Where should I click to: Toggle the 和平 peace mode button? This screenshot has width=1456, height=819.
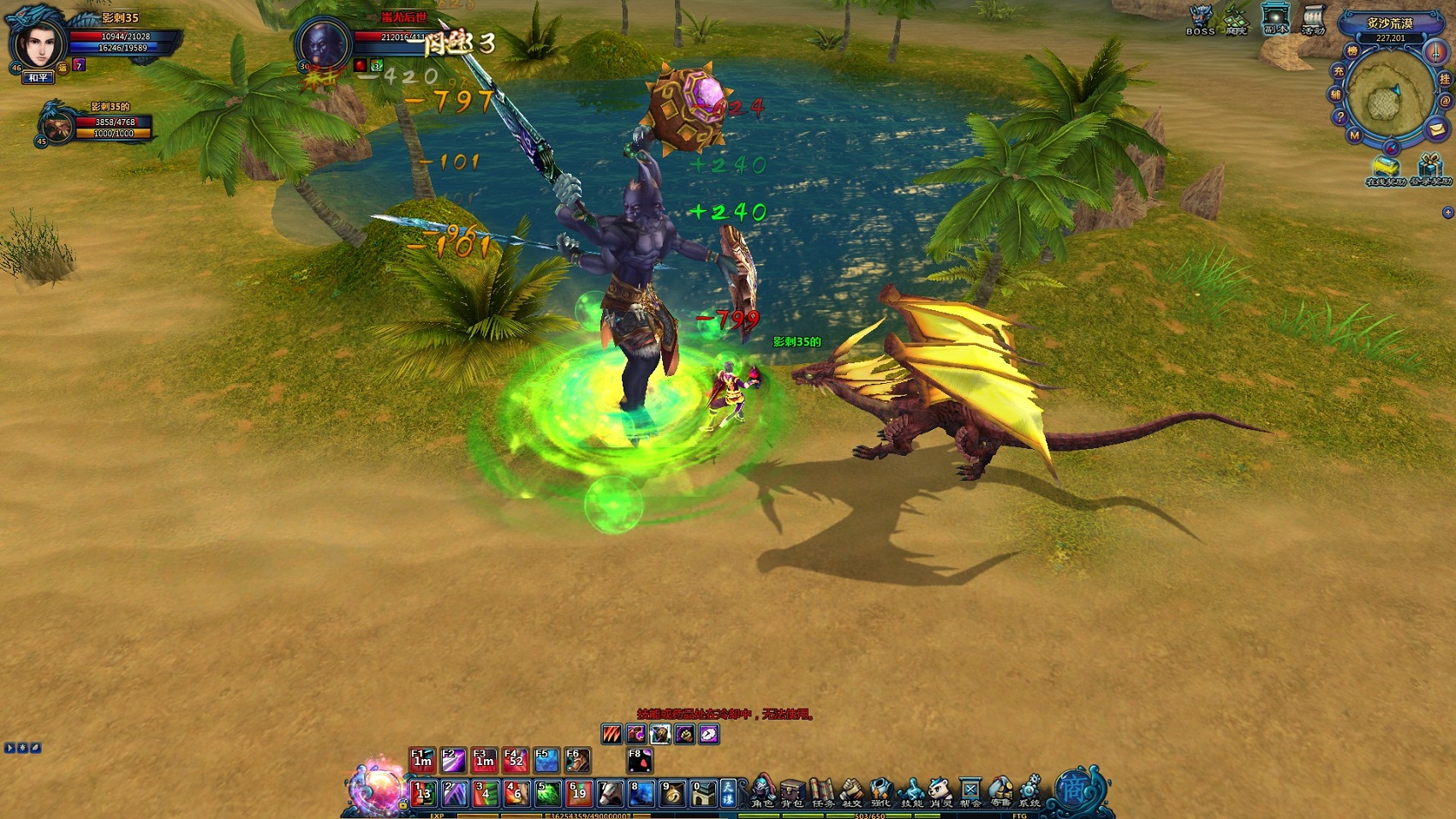(39, 78)
